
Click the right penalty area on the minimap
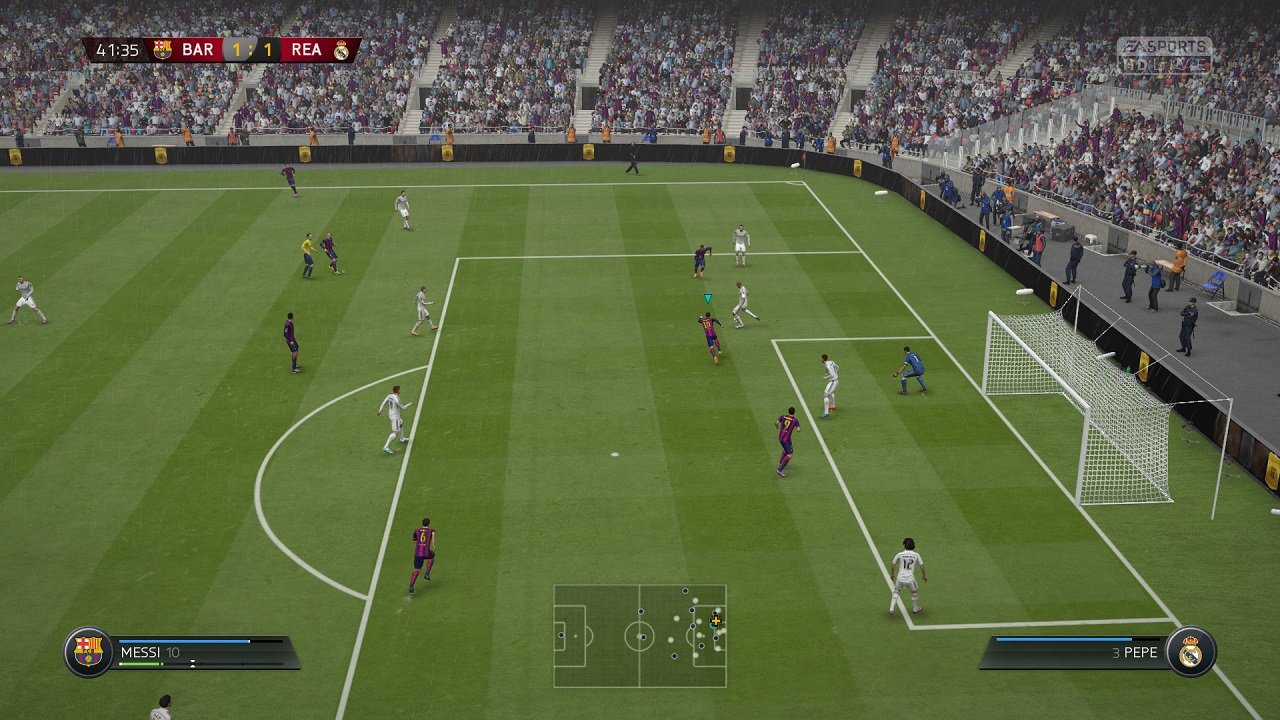point(709,635)
